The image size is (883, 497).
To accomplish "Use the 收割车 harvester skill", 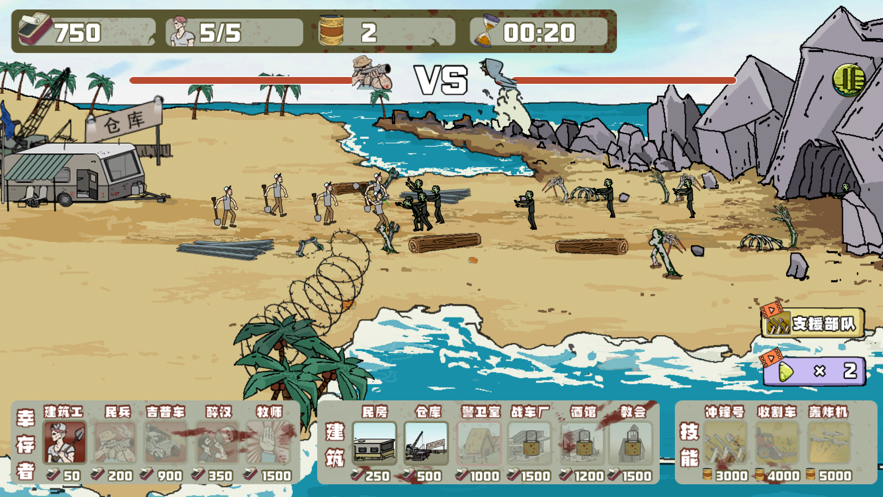I will pyautogui.click(x=777, y=443).
